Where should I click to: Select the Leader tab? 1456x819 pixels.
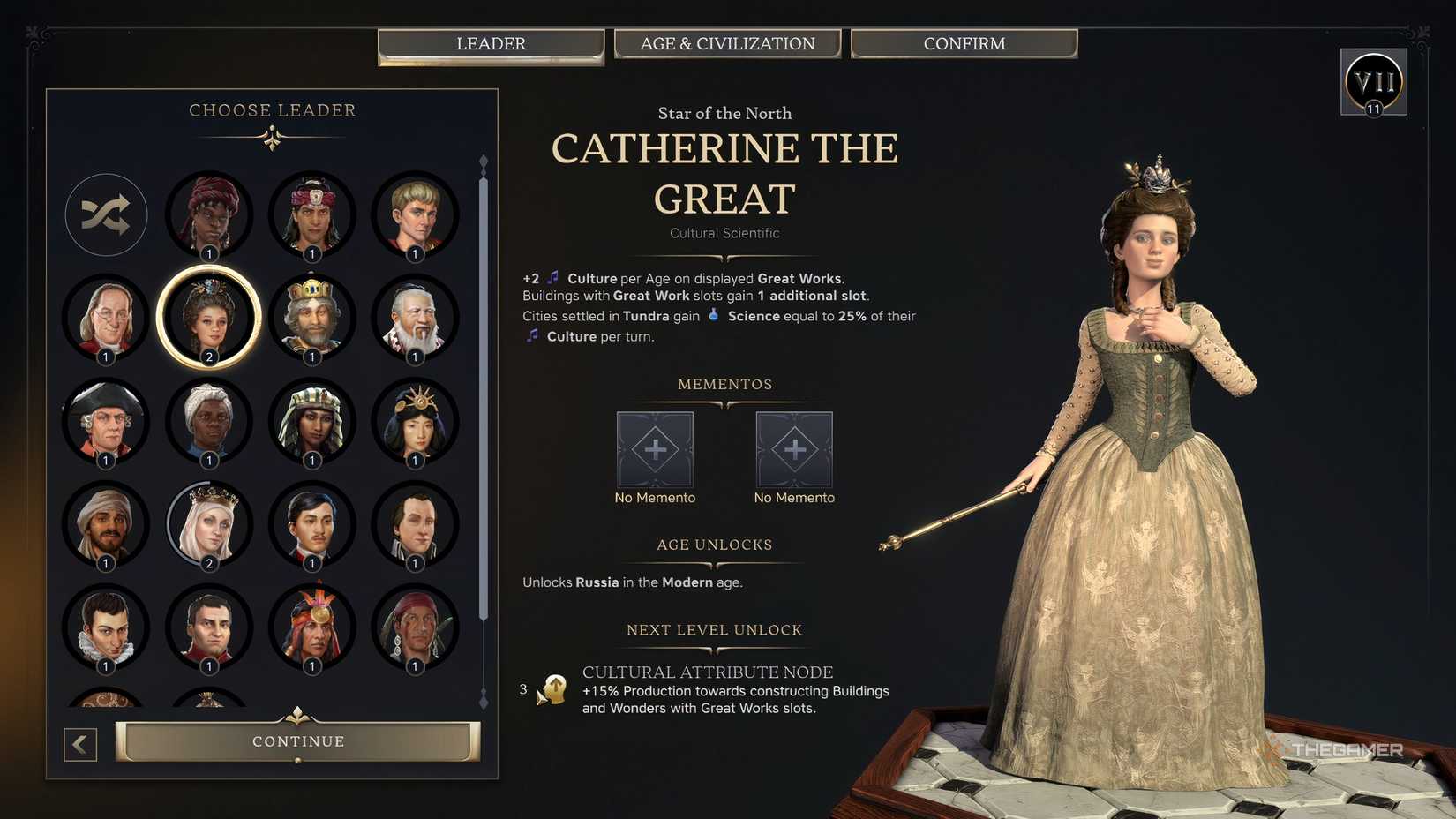pyautogui.click(x=491, y=44)
